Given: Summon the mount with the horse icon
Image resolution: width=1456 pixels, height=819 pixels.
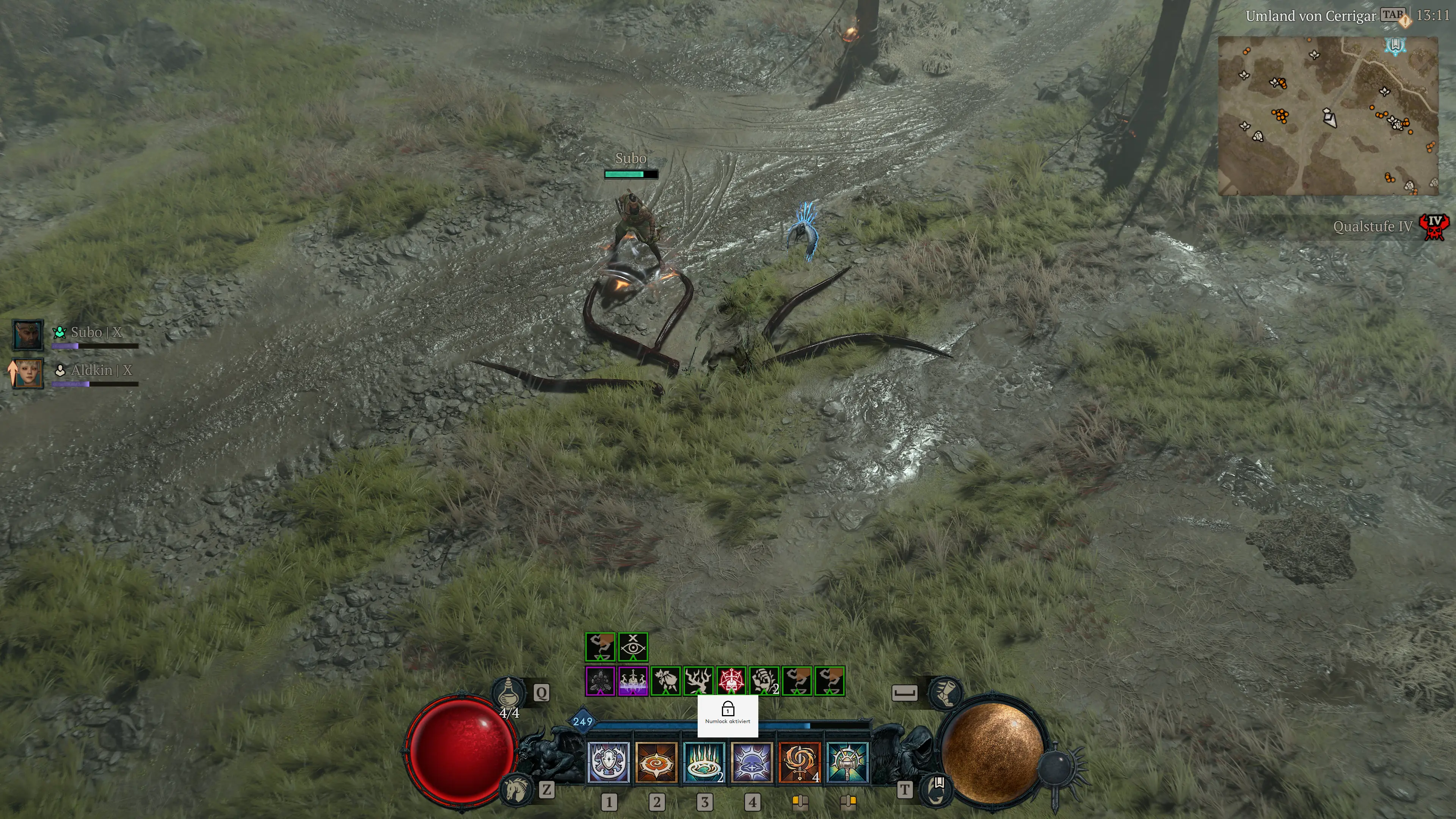Looking at the screenshot, I should click(516, 789).
